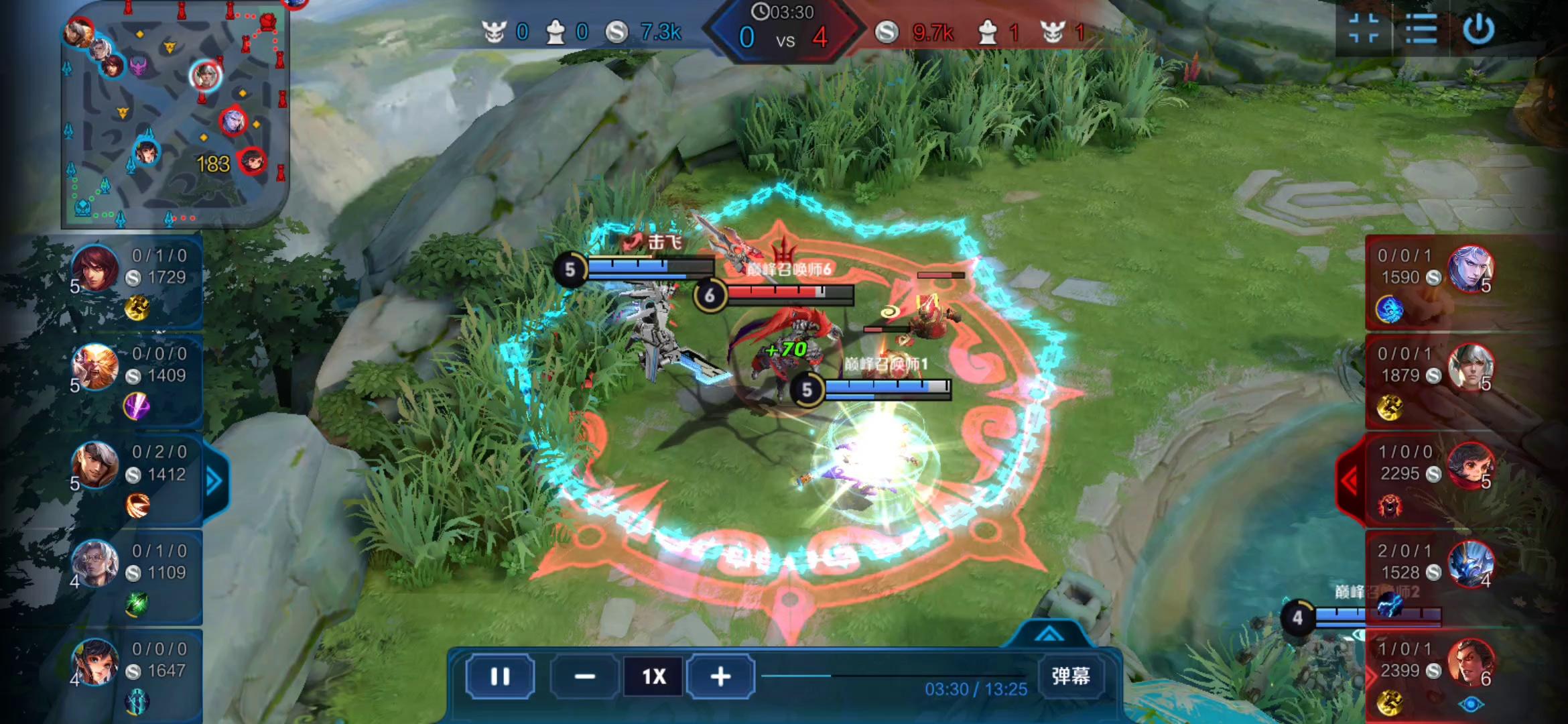The width and height of the screenshot is (1568, 724).
Task: Toggle the fullscreen shrink icon
Action: coord(1363,29)
